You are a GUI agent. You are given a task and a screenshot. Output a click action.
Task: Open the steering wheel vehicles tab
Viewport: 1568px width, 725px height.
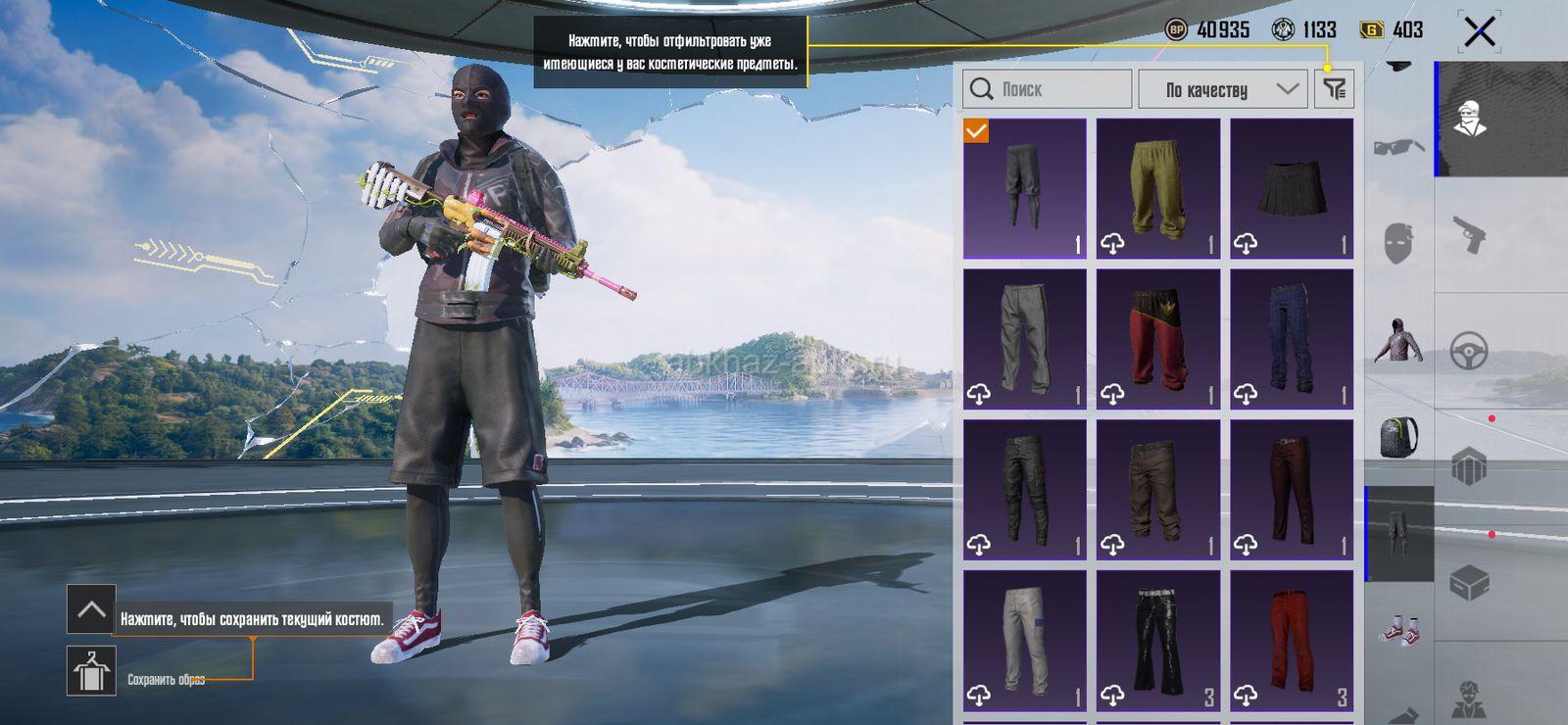(1469, 350)
